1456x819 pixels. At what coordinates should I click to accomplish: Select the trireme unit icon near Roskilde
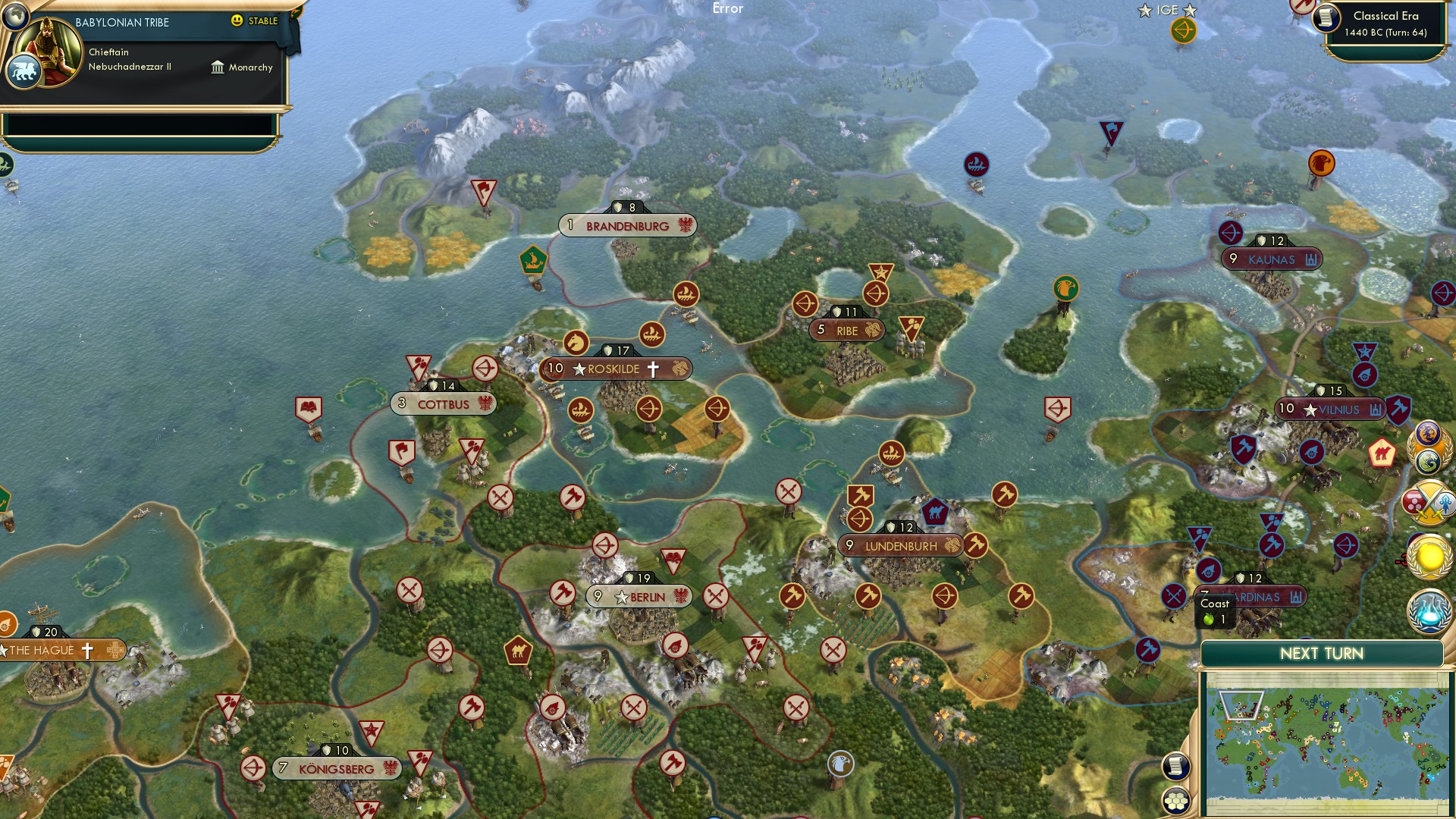pos(653,334)
